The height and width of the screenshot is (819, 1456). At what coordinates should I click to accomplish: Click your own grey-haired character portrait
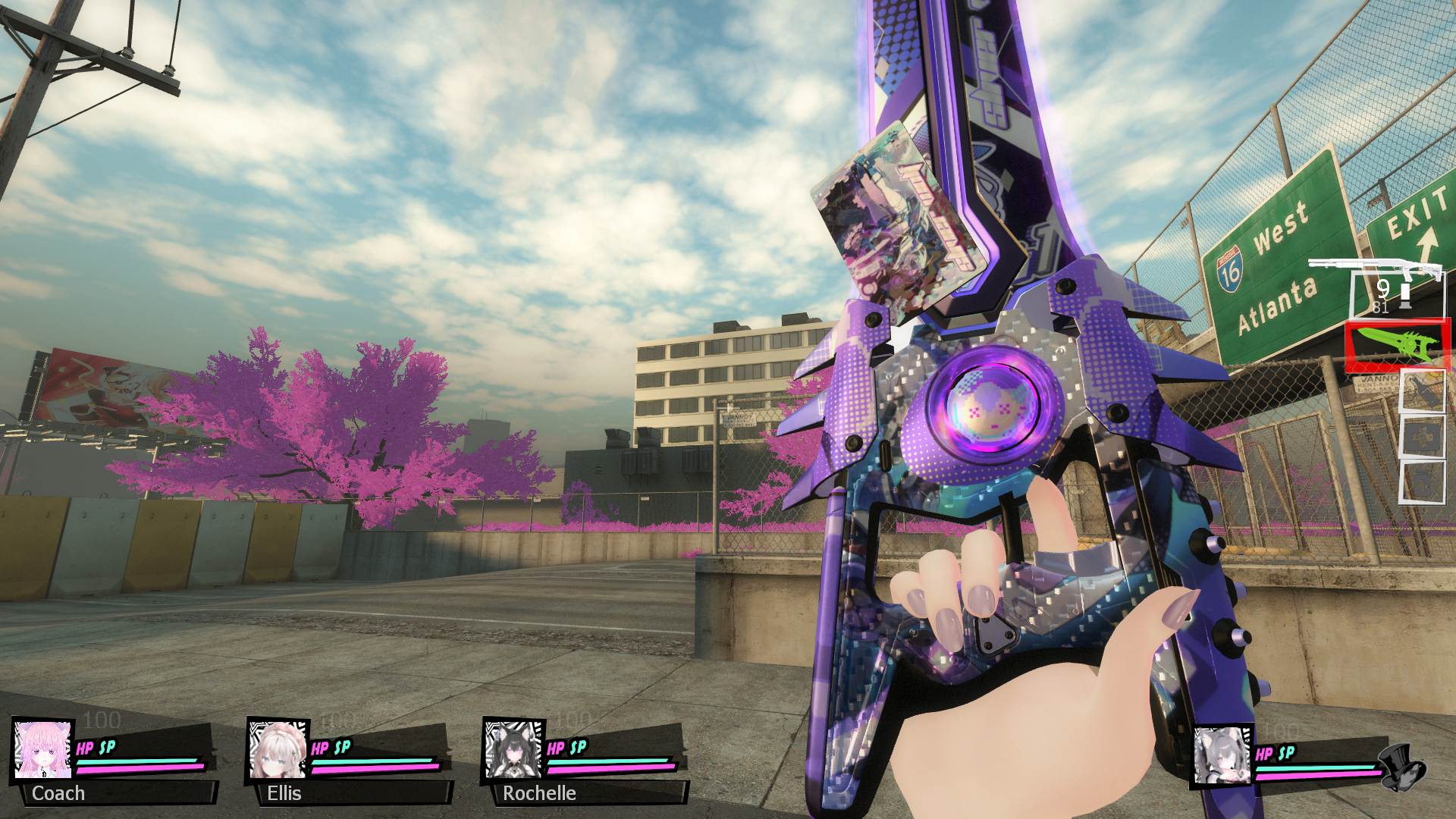coord(1222,755)
